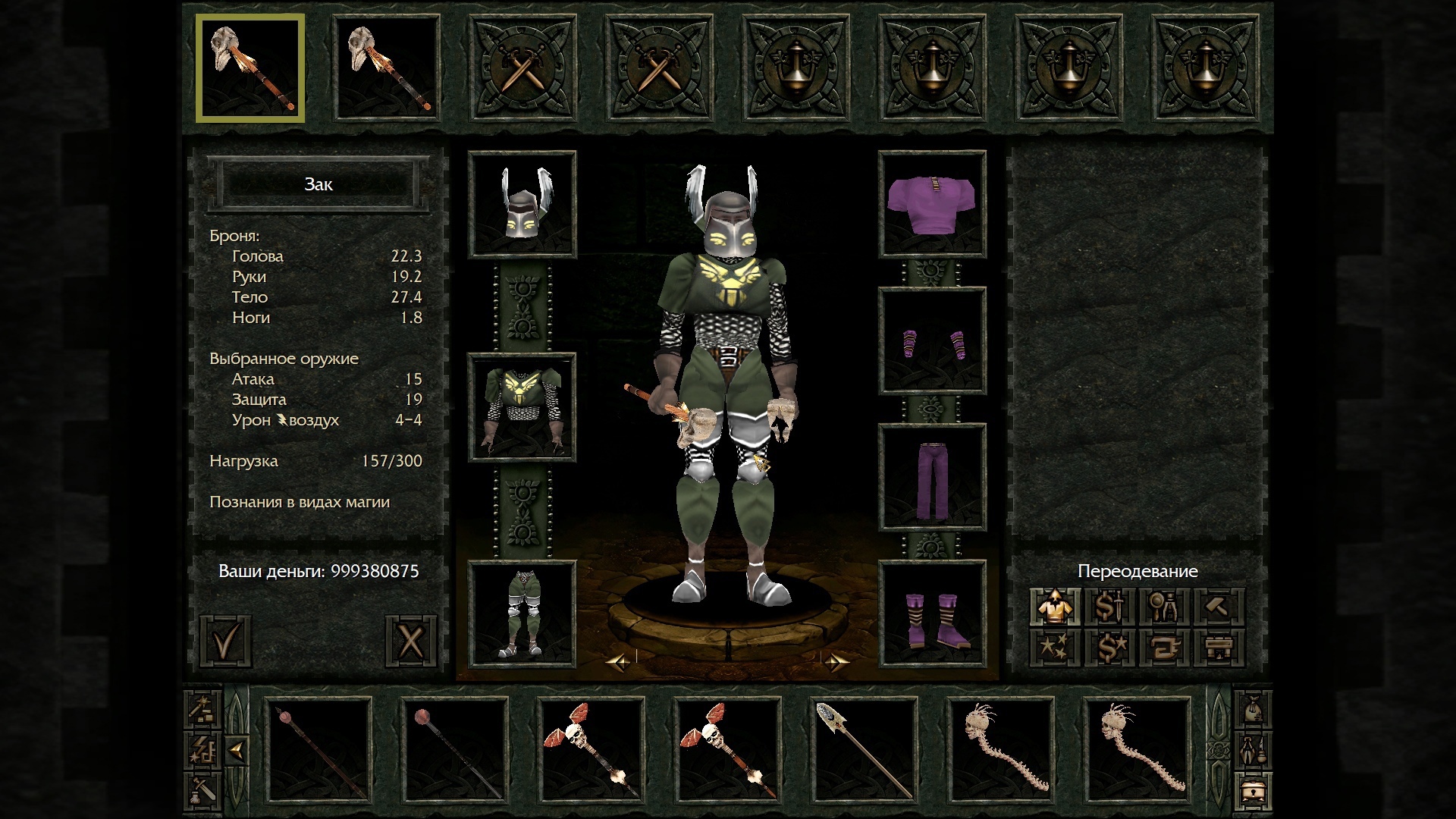This screenshot has height=819, width=1456.
Task: Confirm changes with the checkmark button
Action: click(x=225, y=642)
